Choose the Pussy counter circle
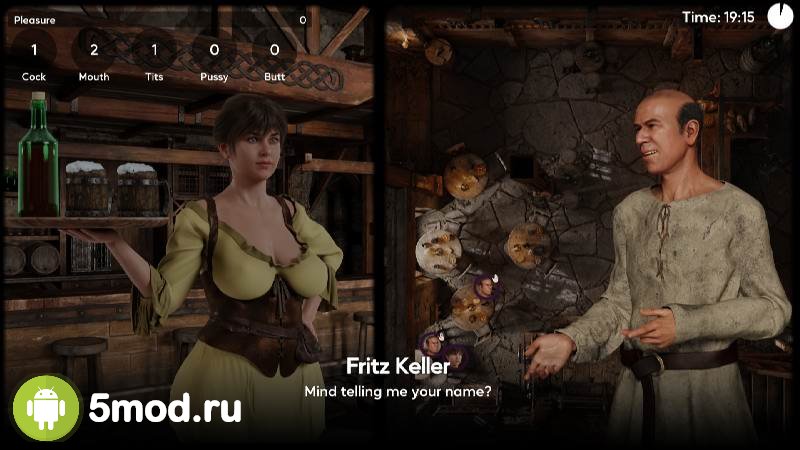The image size is (800, 450). pyautogui.click(x=214, y=49)
